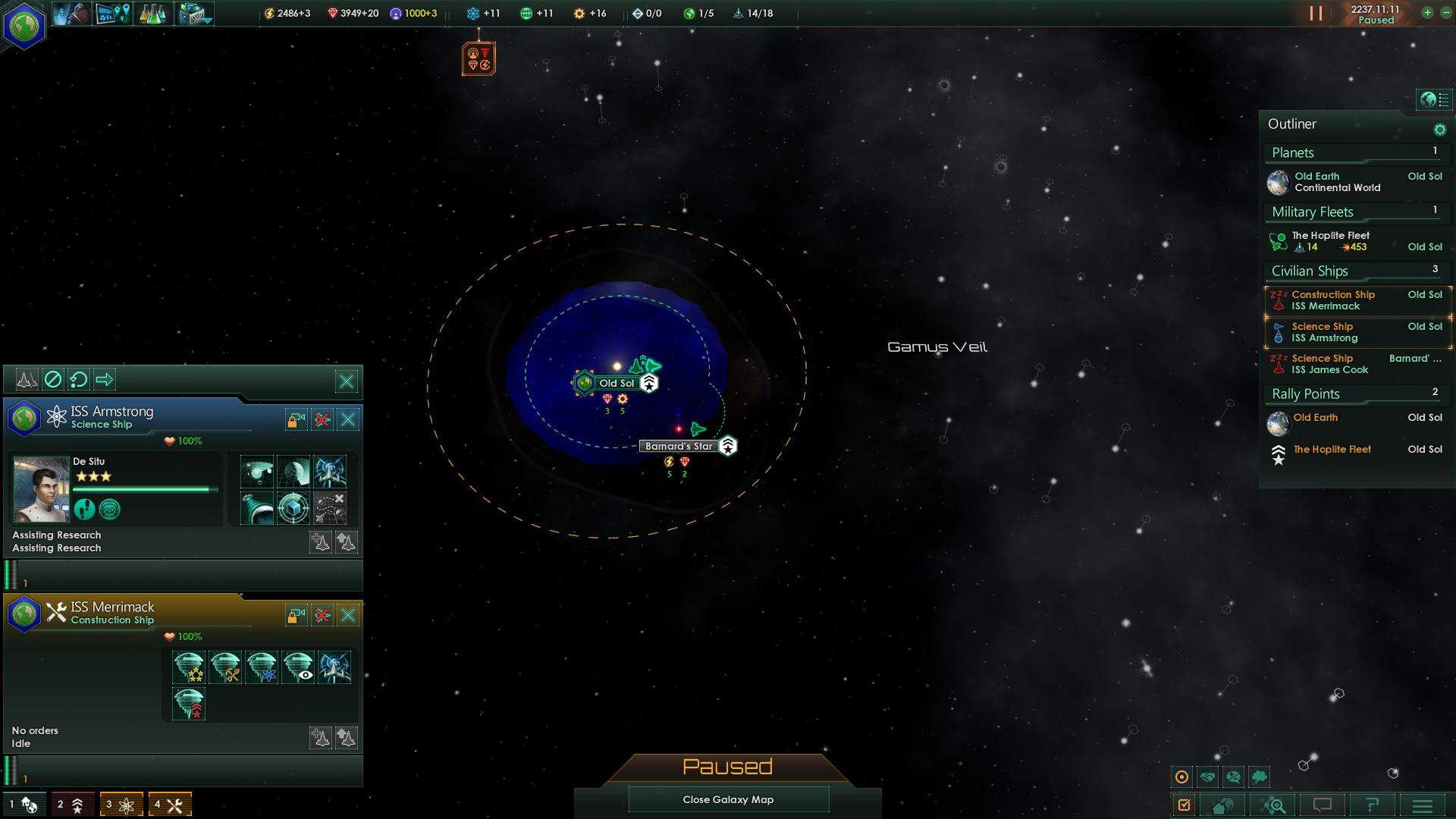Close the ISS Armstrong ship panel

pos(348,419)
